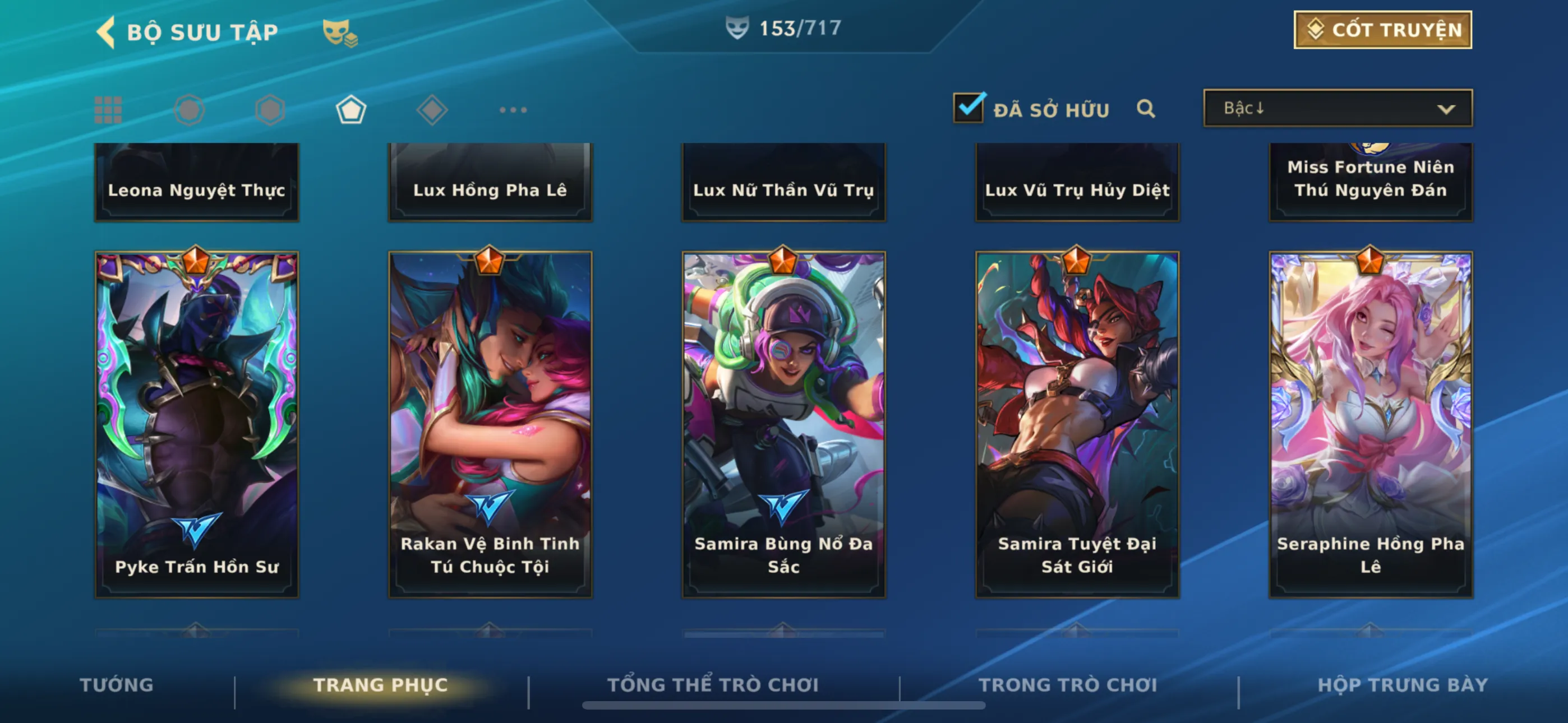Open the Cốt Truyện button
This screenshot has height=723, width=1568.
[x=1382, y=30]
